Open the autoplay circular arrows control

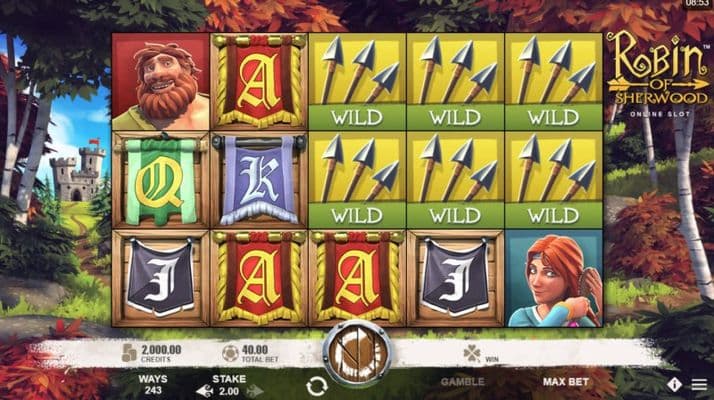pos(317,385)
